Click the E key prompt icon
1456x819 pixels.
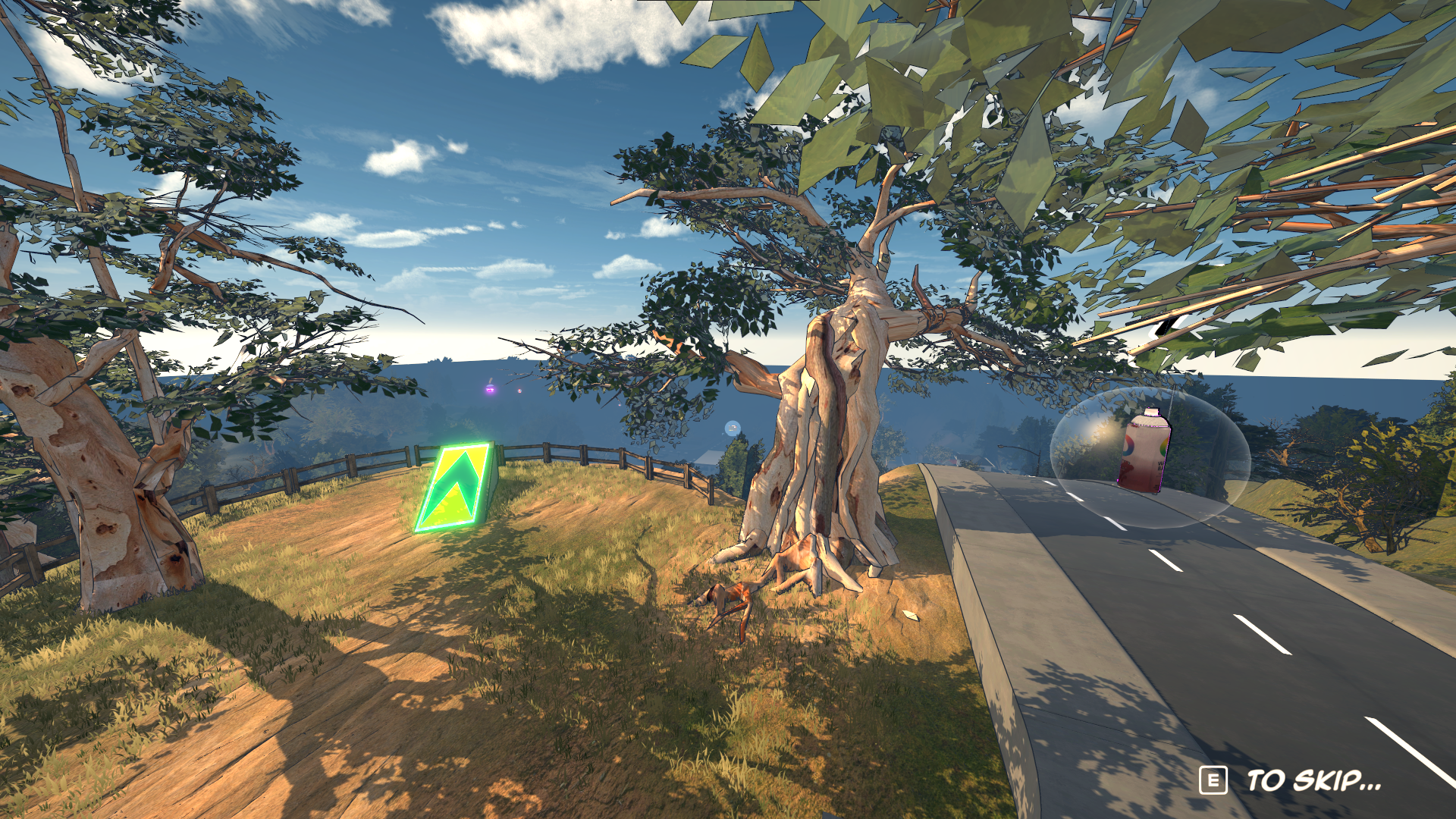pos(1214,779)
